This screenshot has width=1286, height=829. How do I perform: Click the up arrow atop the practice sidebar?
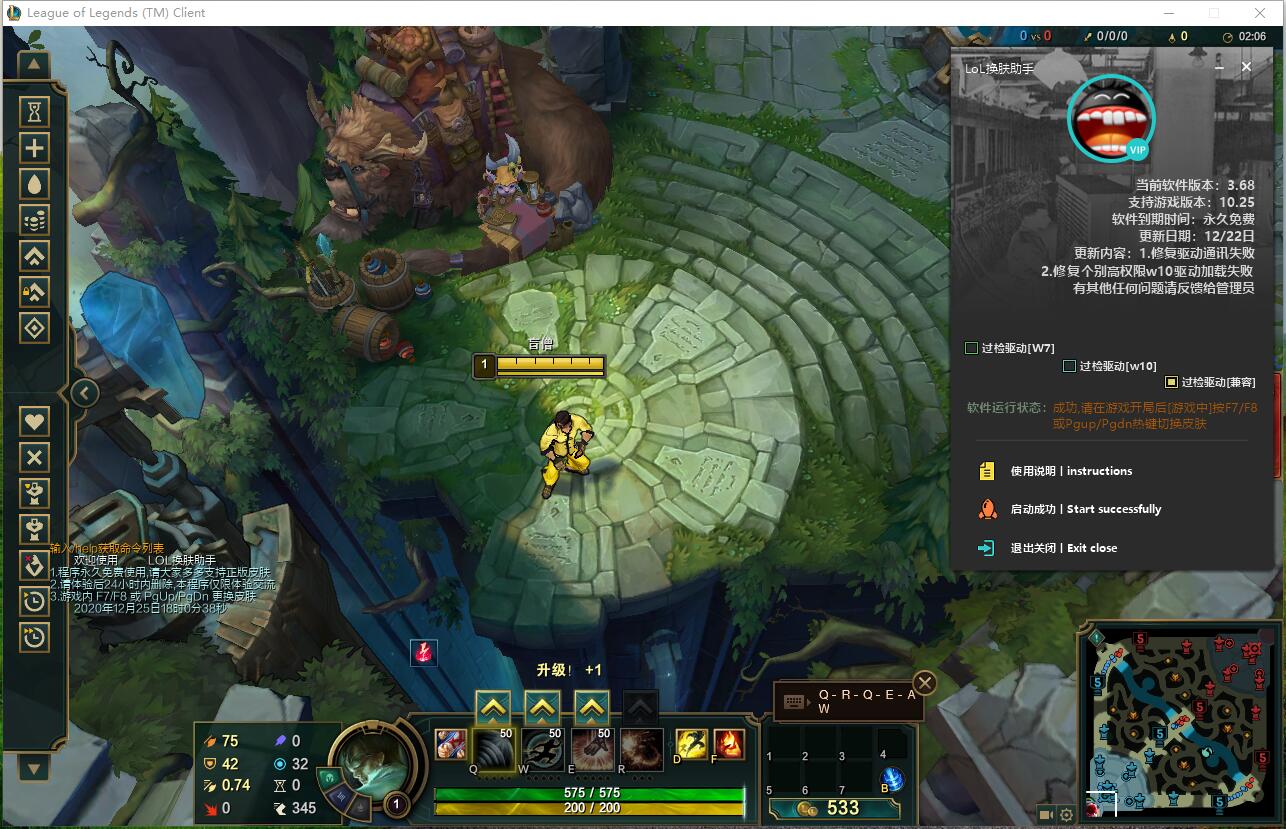tap(34, 64)
